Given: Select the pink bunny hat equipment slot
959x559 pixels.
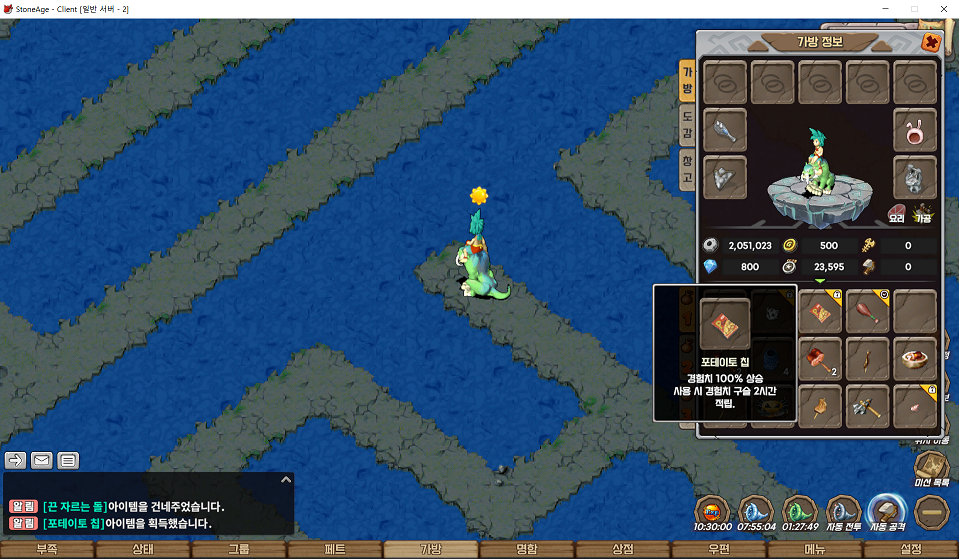Looking at the screenshot, I should (x=914, y=130).
